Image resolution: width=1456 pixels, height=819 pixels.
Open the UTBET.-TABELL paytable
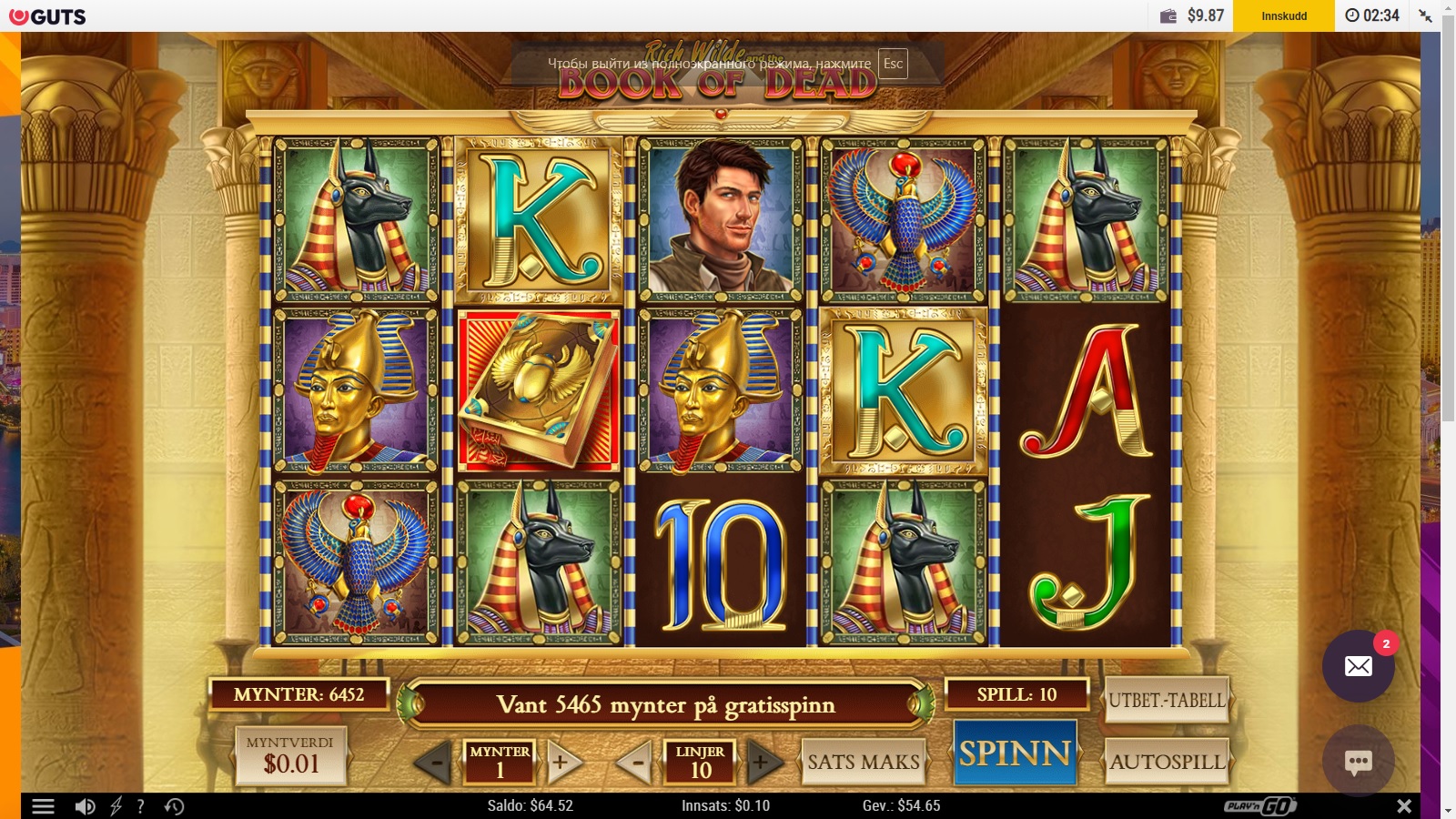(x=1167, y=701)
